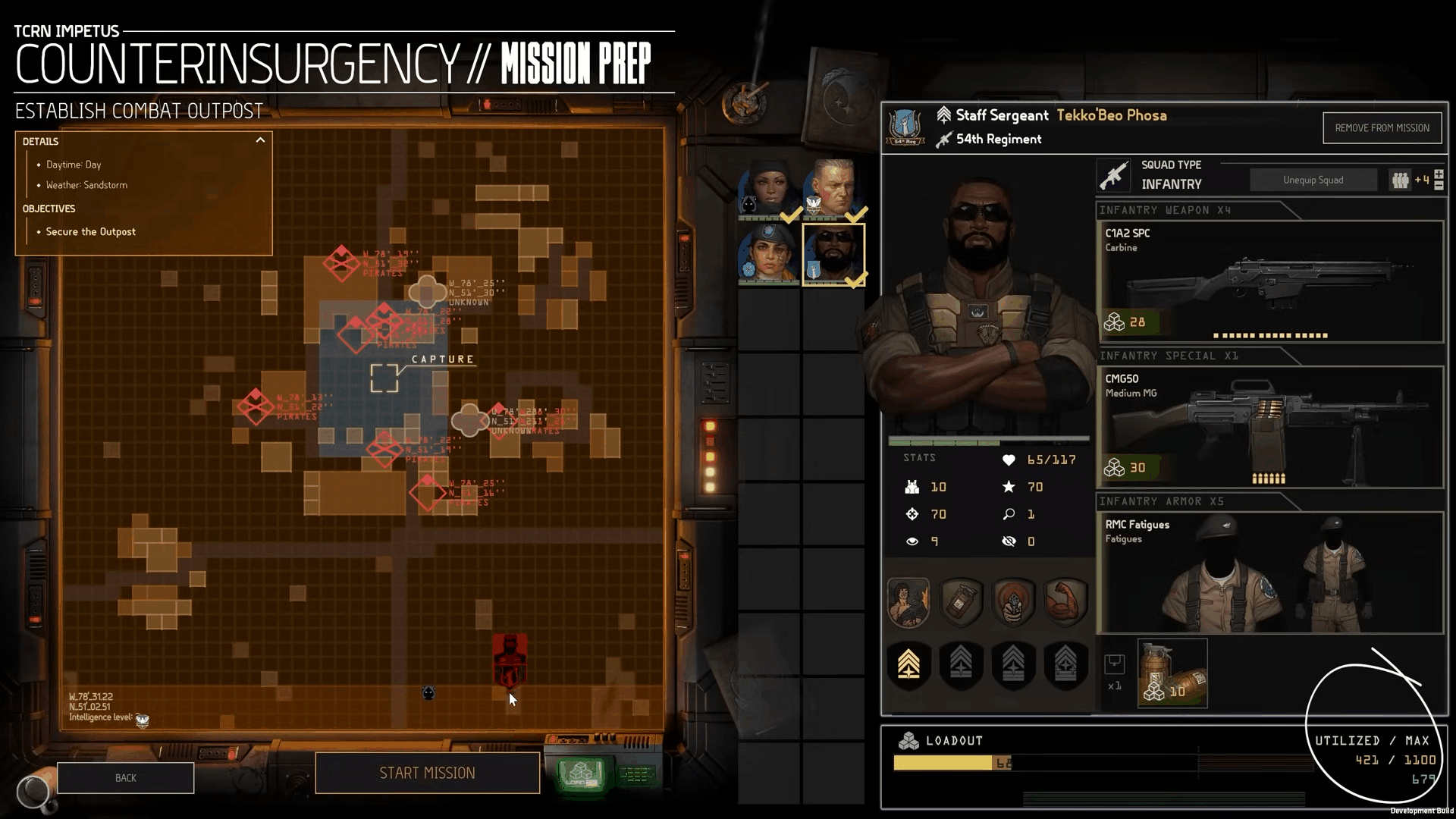The image size is (1456, 819).
Task: Increase squad size with plus button
Action: click(x=1439, y=175)
